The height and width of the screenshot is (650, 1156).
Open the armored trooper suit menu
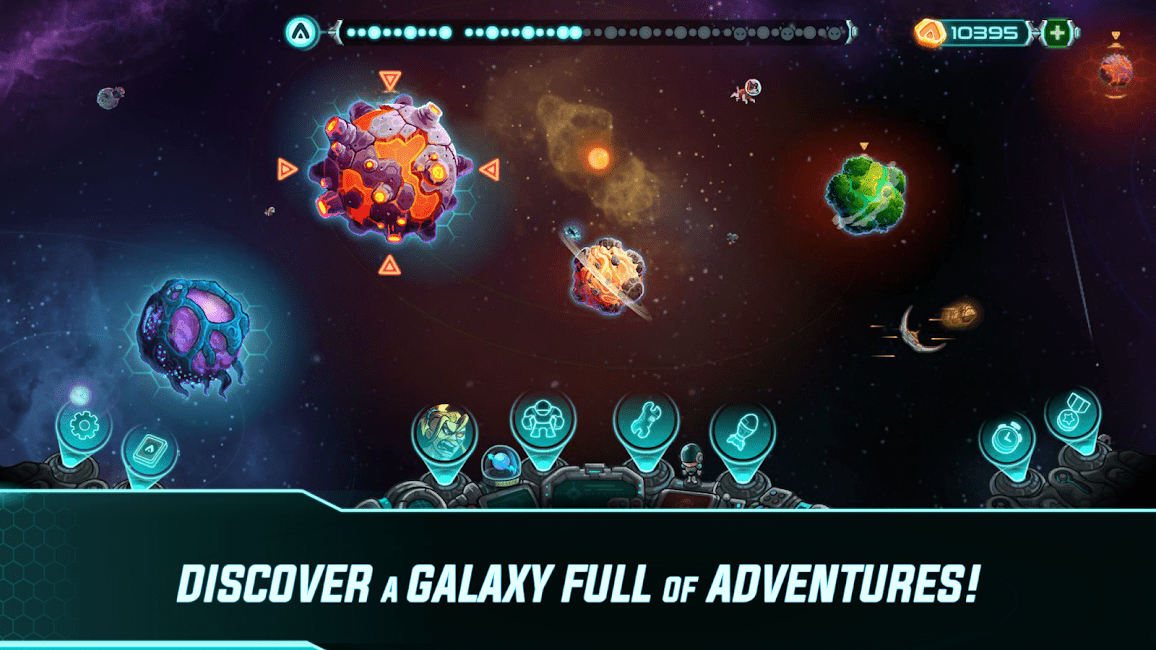pos(543,417)
